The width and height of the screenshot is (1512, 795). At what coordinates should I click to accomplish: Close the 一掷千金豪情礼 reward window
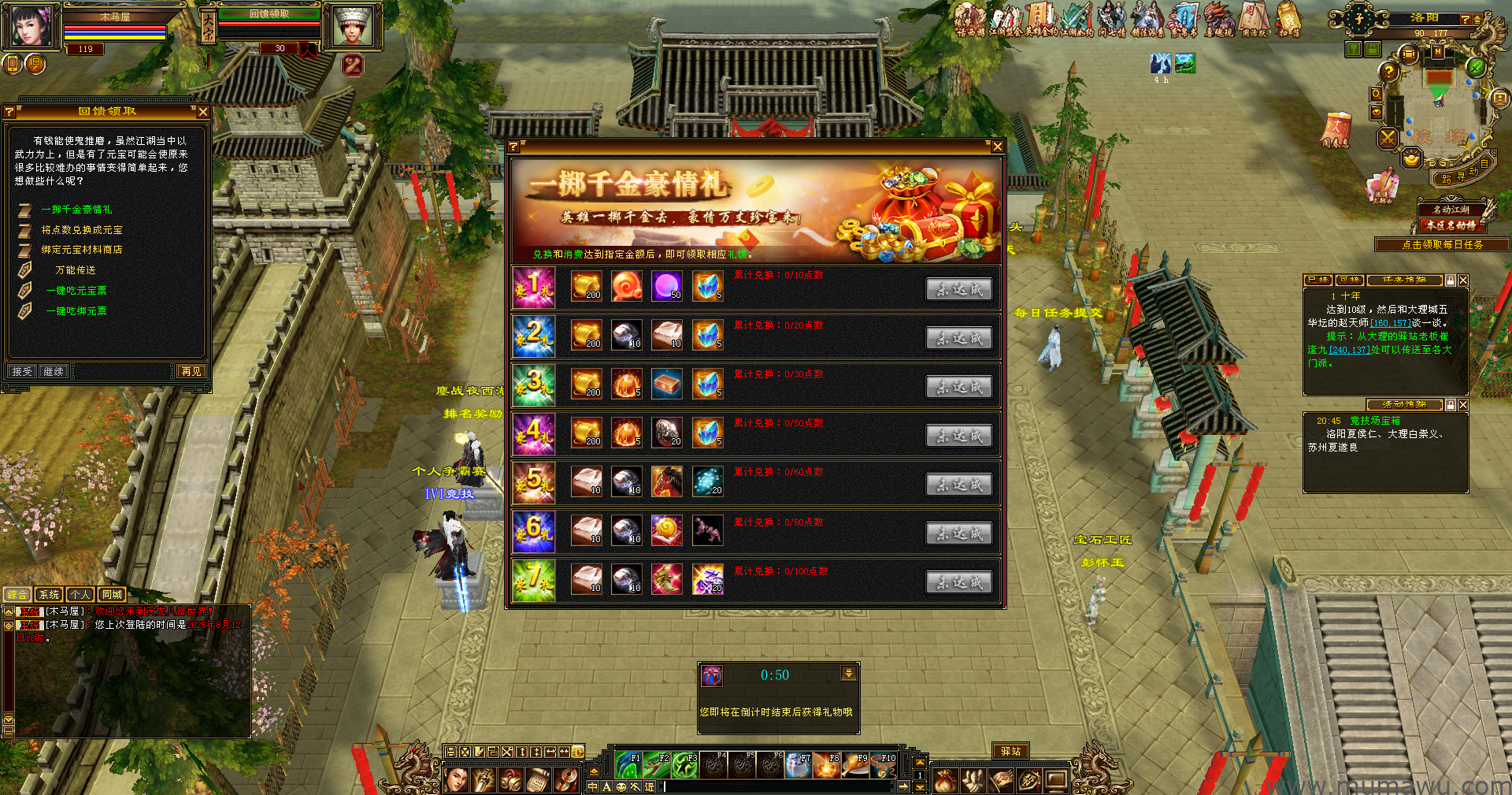pos(997,147)
